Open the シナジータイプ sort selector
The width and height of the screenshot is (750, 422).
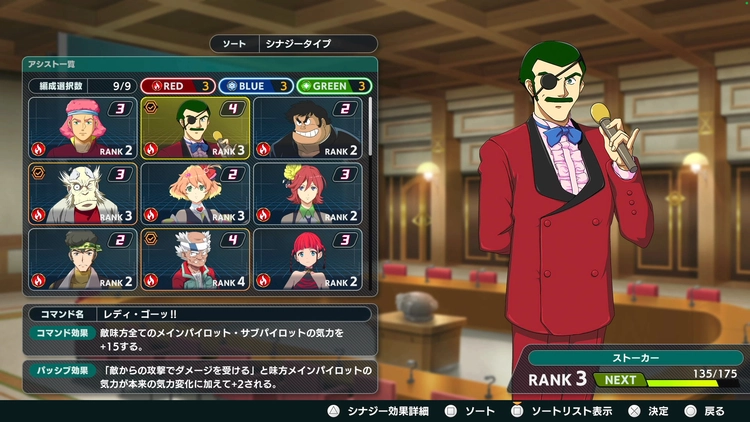point(315,44)
